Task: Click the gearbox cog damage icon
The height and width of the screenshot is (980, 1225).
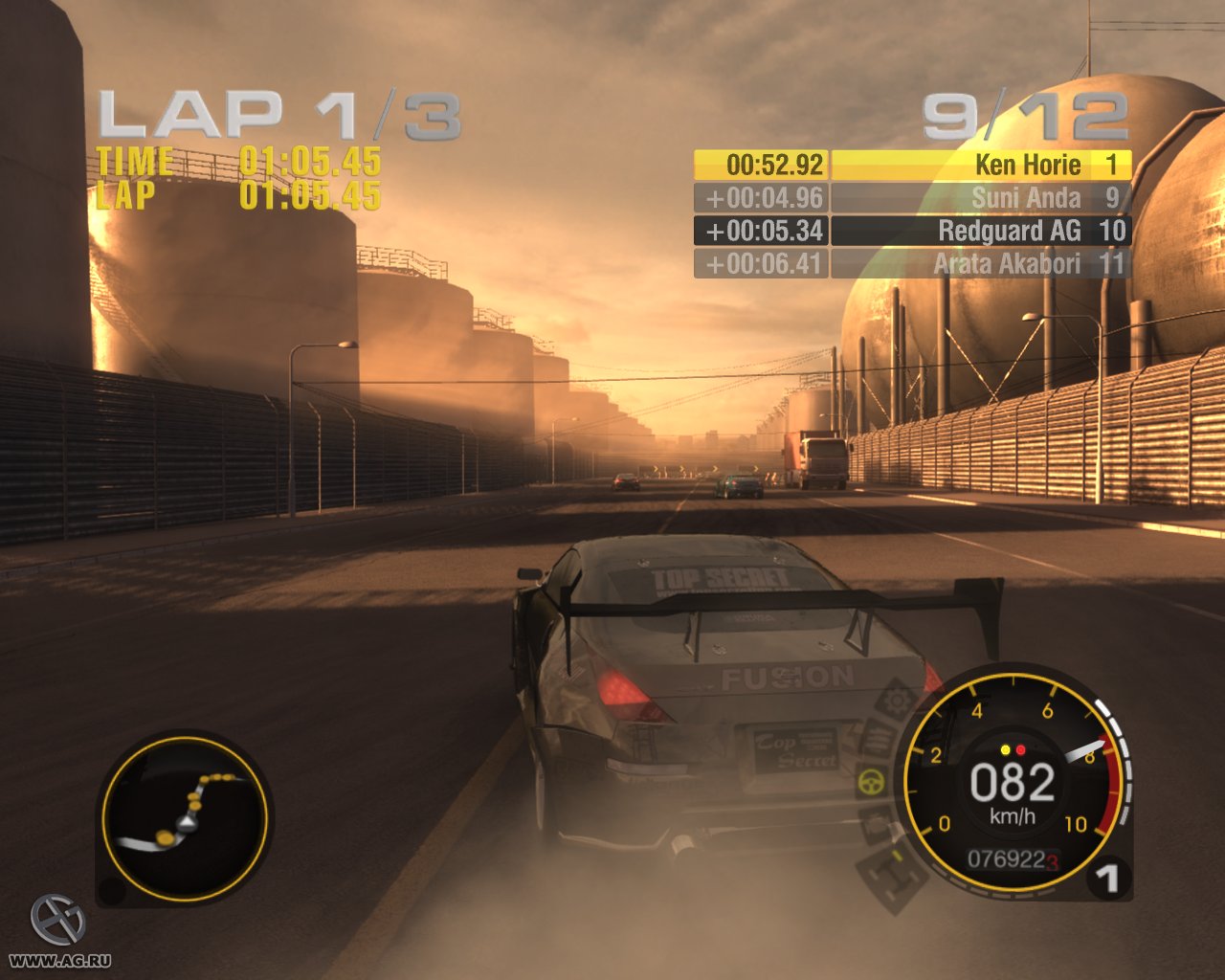Action: point(897,702)
